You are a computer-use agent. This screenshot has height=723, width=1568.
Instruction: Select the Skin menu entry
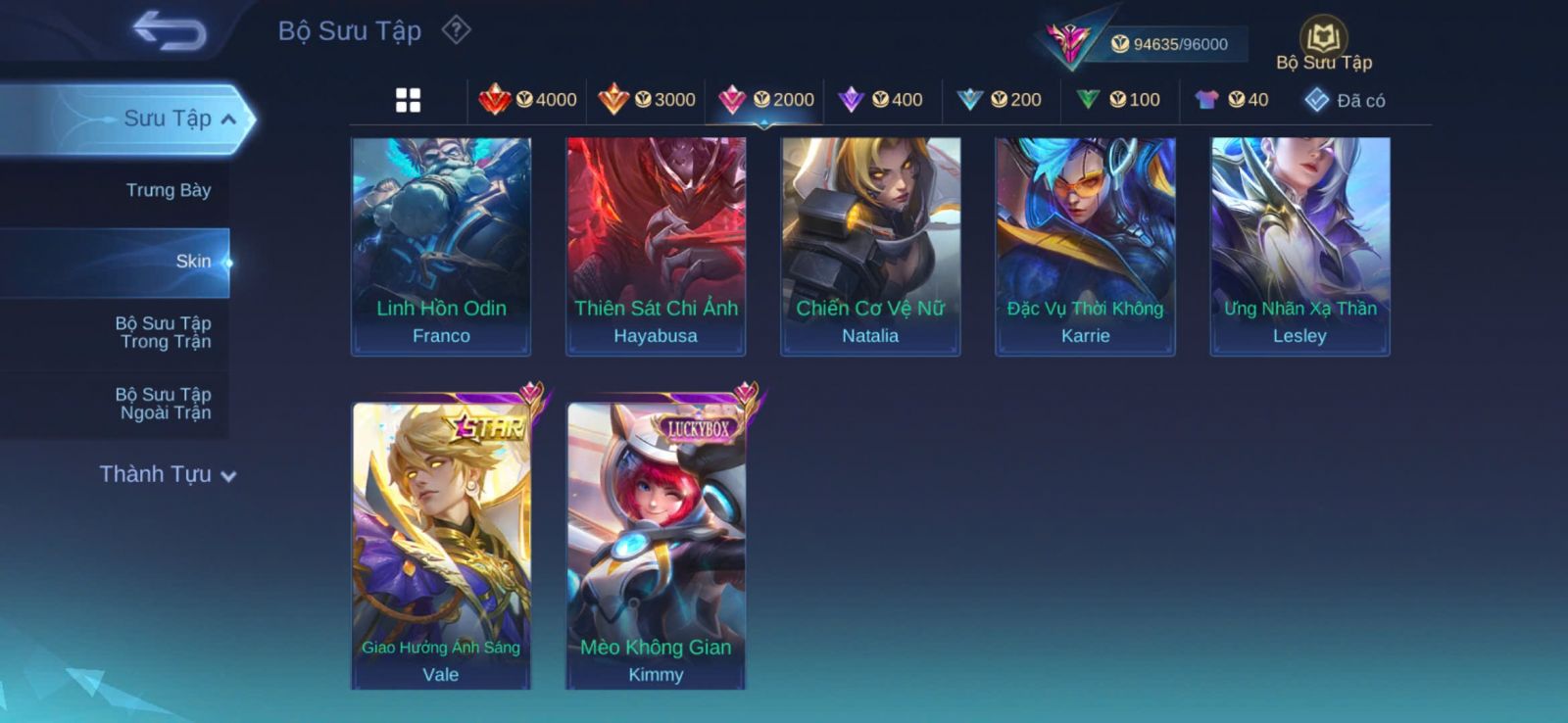193,262
